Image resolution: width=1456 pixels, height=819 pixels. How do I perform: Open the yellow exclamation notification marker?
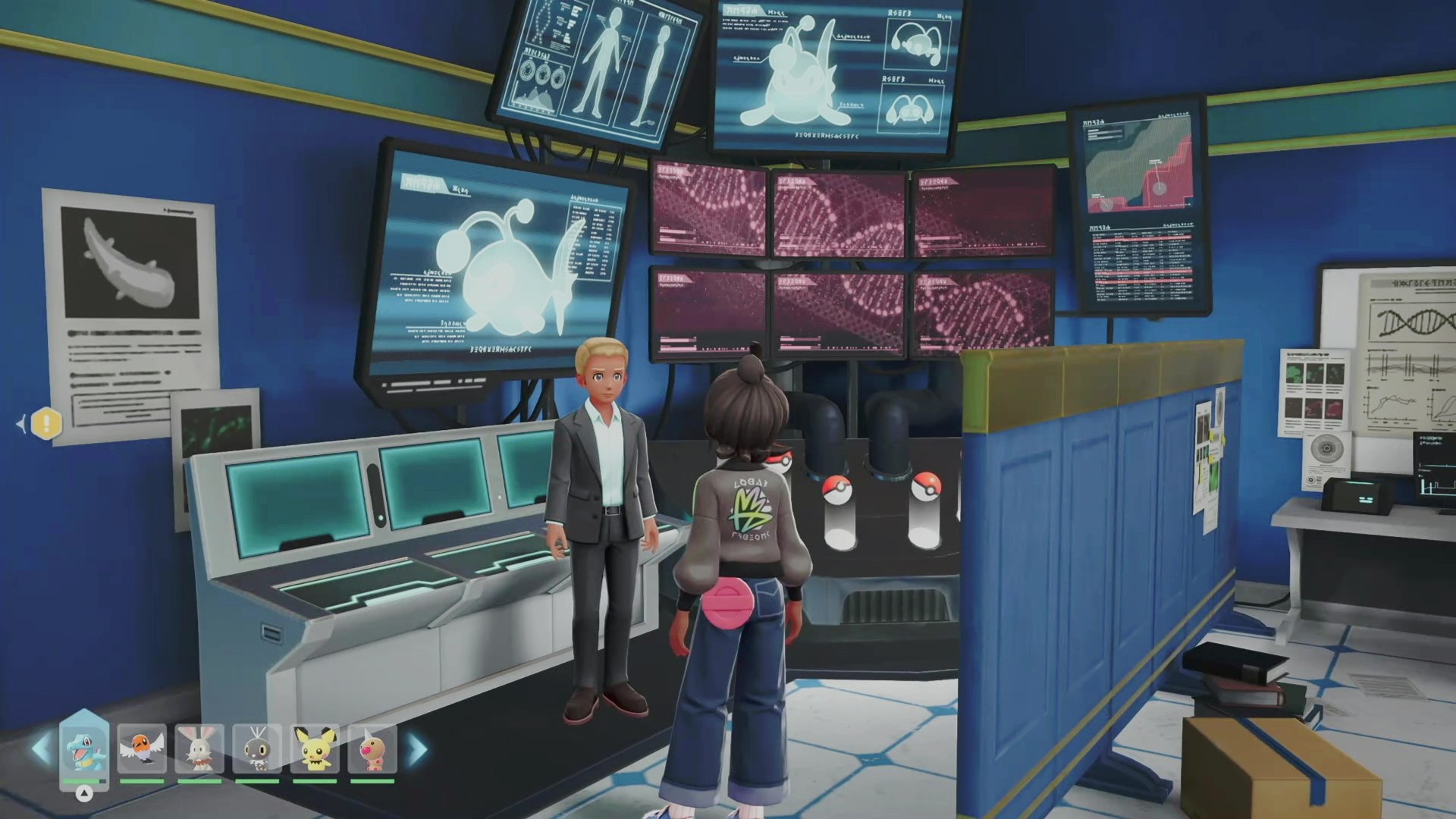pyautogui.click(x=46, y=424)
